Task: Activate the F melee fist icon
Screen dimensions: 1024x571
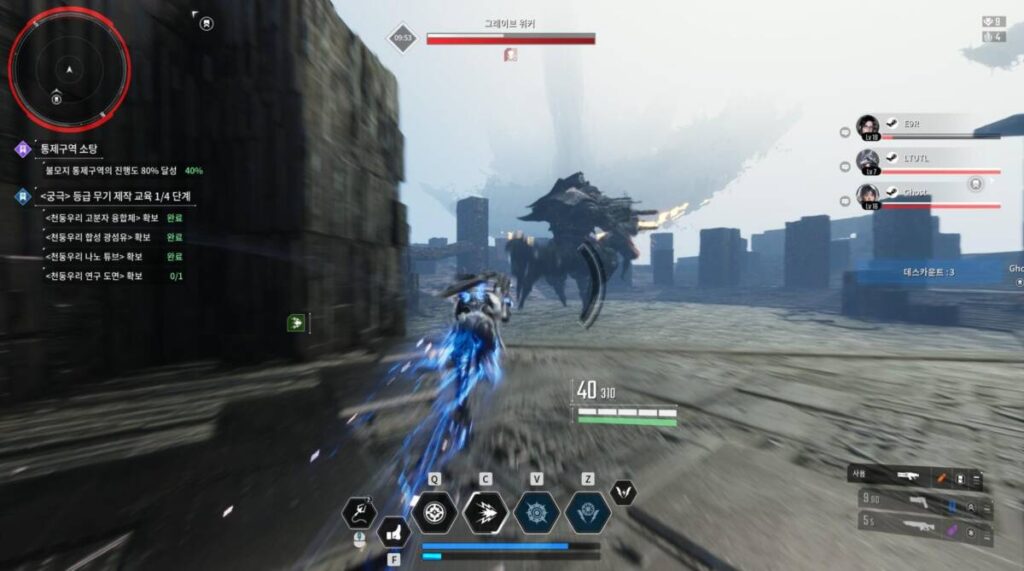Action: click(x=393, y=532)
